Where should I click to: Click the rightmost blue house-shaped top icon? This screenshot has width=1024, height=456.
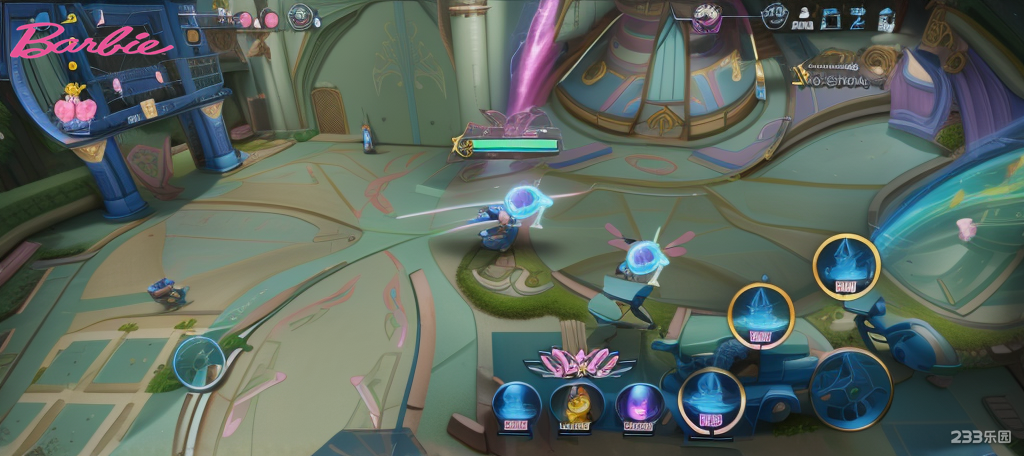pos(886,17)
